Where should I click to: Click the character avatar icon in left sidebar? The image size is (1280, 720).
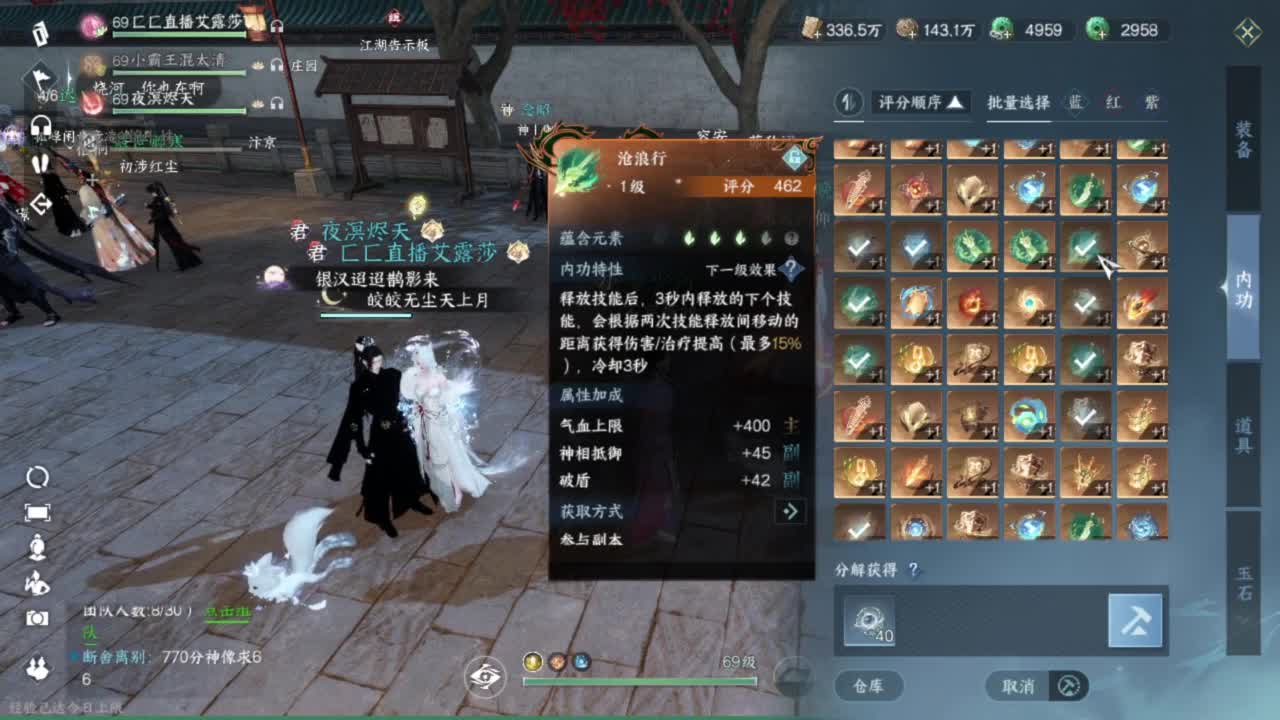click(x=35, y=546)
